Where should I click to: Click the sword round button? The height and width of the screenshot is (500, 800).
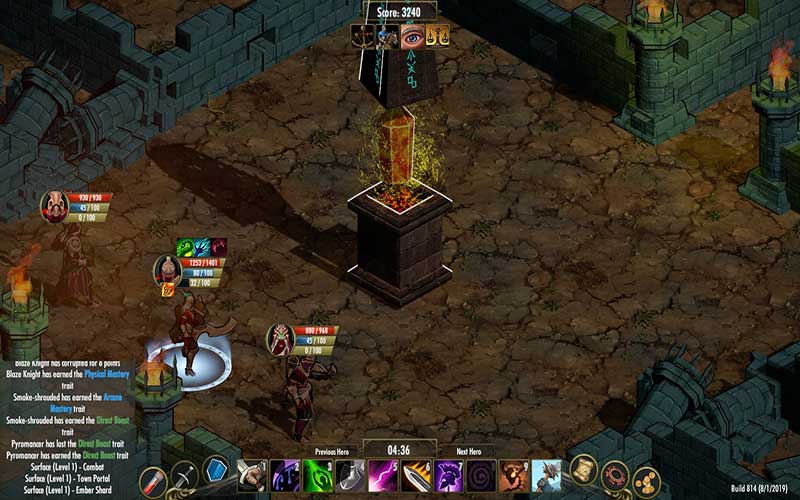184,476
